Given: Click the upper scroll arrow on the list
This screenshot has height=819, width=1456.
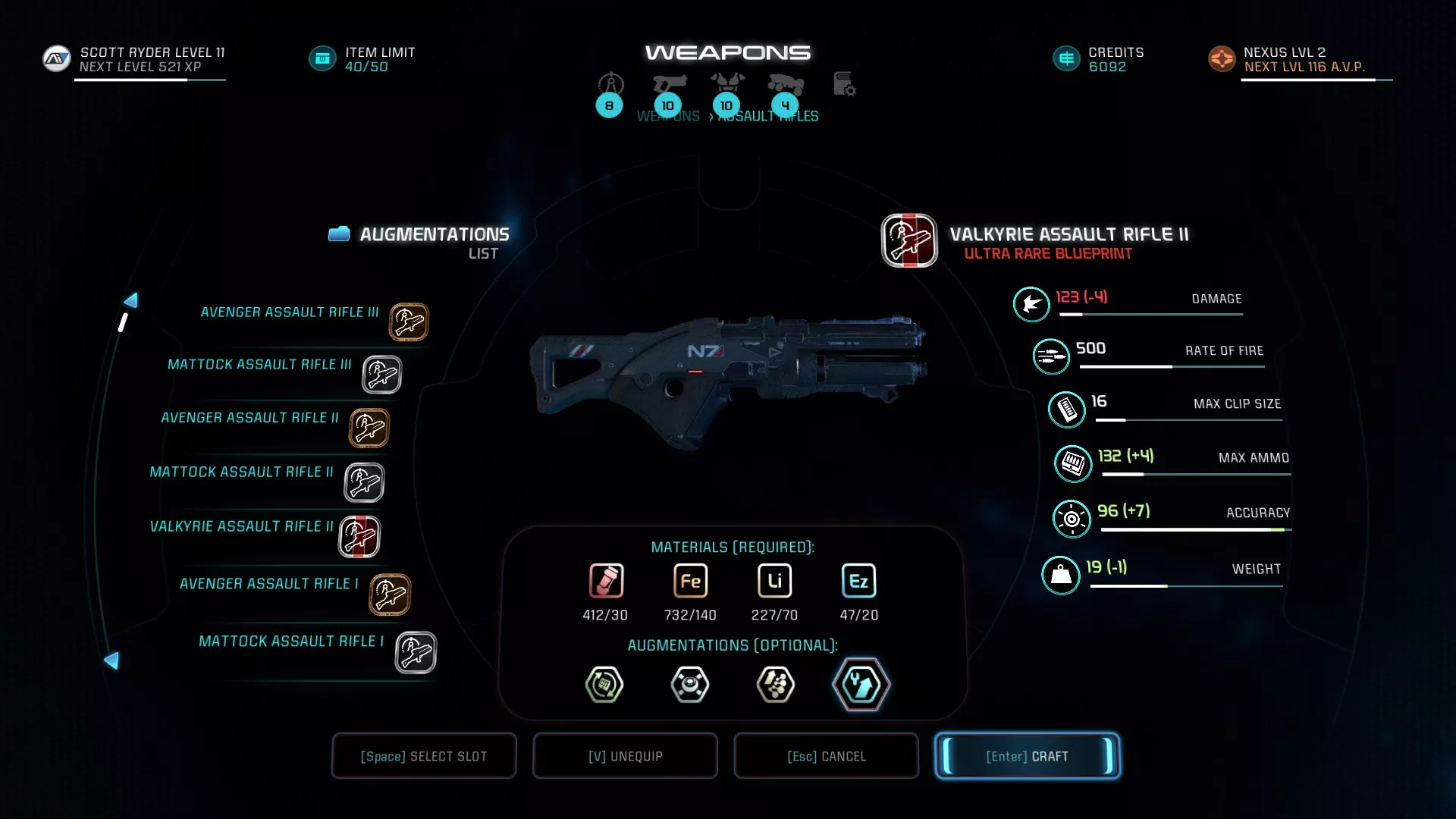Looking at the screenshot, I should click(x=130, y=300).
